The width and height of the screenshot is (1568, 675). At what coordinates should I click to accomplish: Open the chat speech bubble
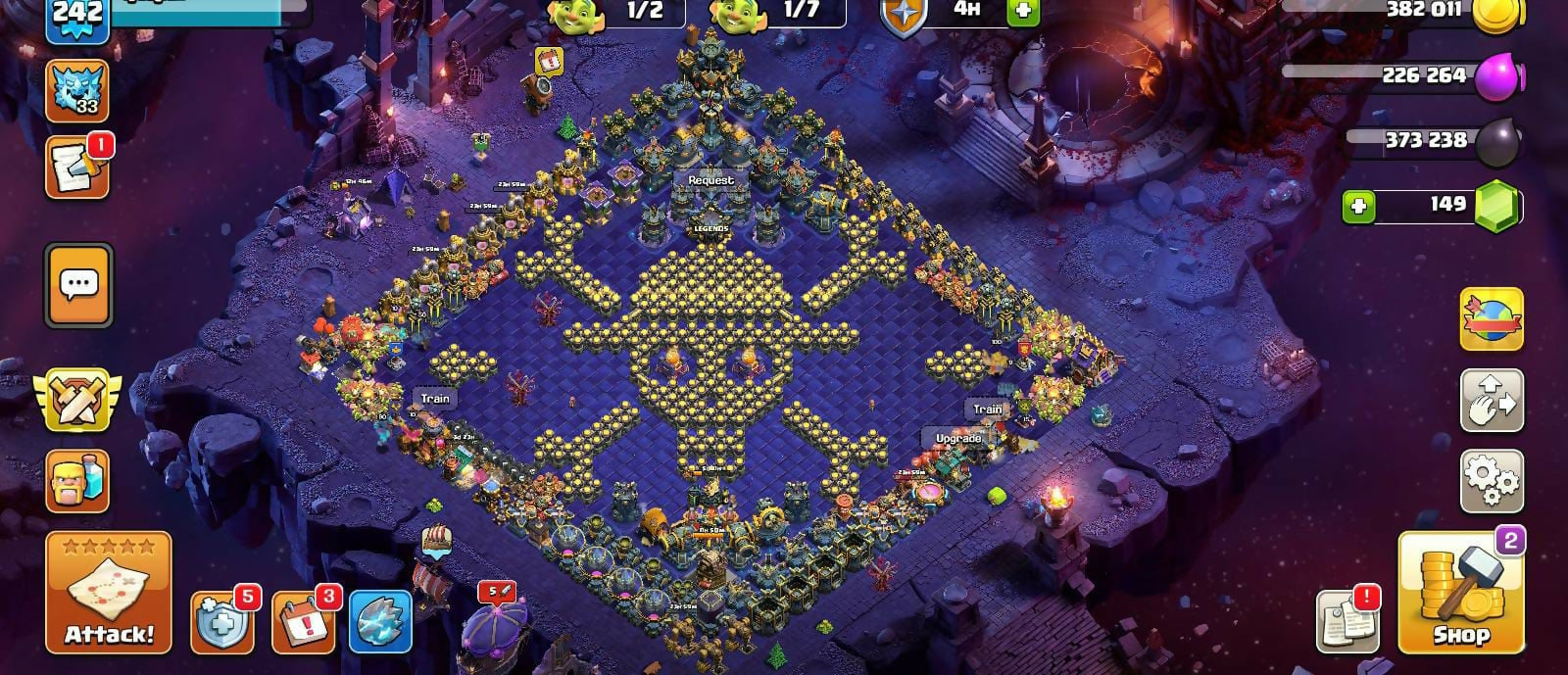coord(78,285)
